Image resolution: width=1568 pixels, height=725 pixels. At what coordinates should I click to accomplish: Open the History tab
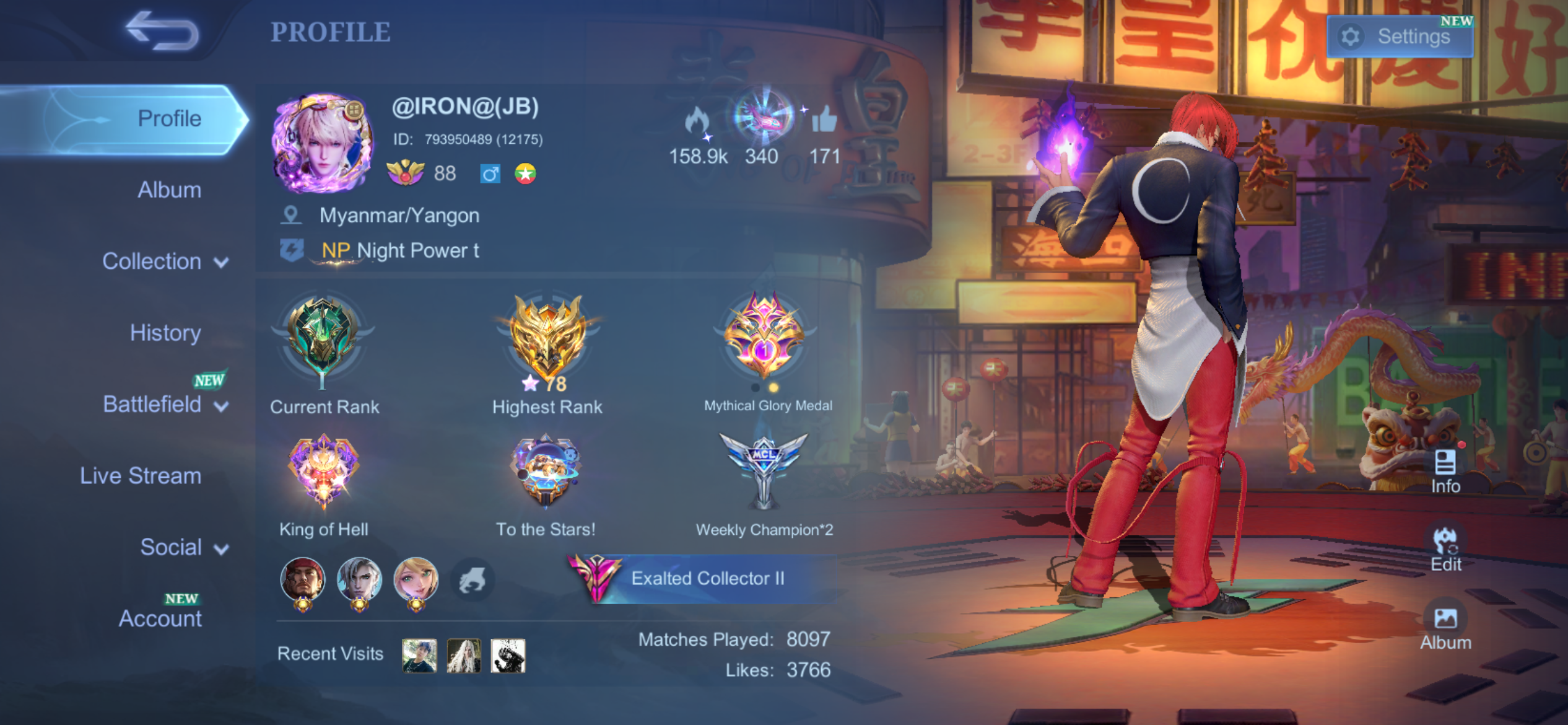click(165, 333)
